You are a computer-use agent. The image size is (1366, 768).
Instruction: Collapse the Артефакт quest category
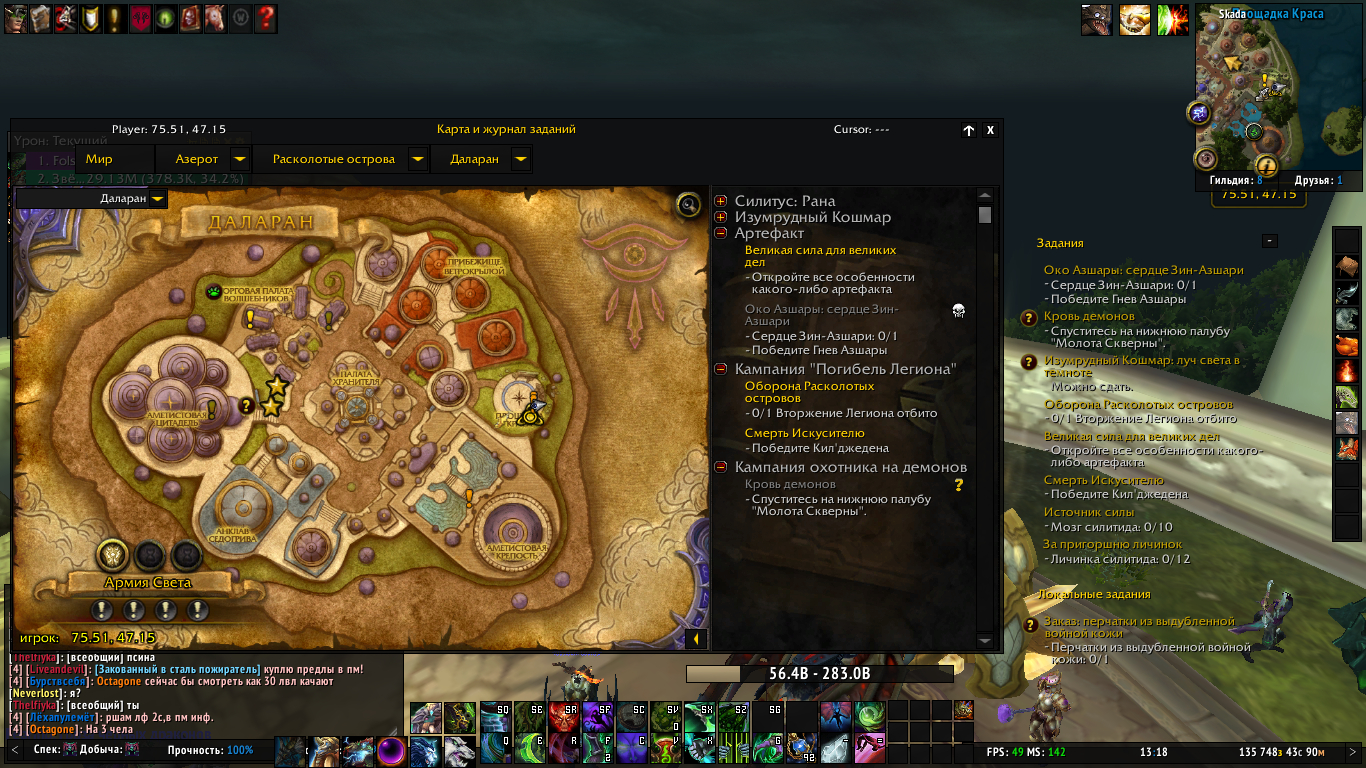pyautogui.click(x=721, y=233)
